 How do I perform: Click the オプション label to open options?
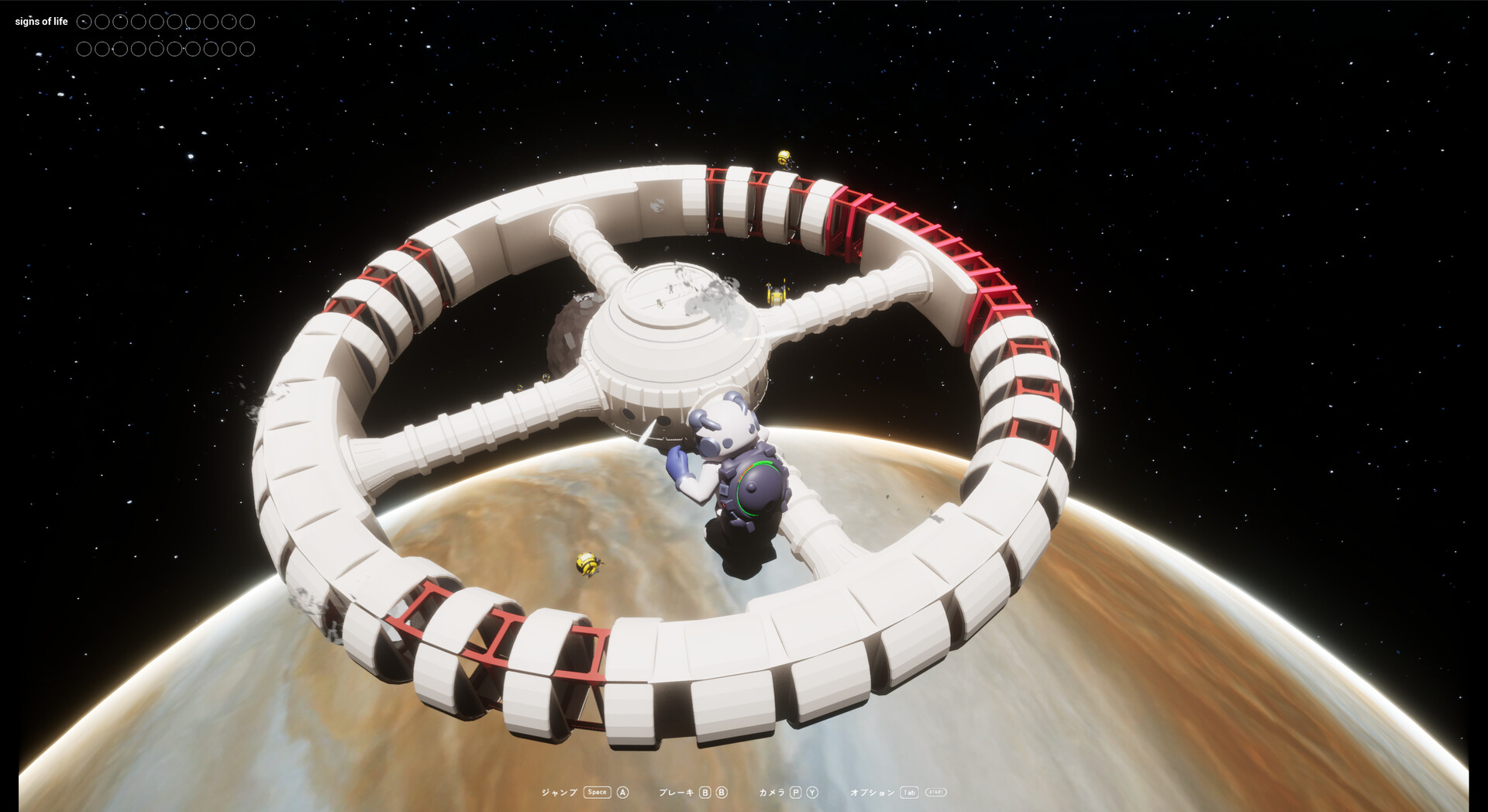click(x=873, y=792)
